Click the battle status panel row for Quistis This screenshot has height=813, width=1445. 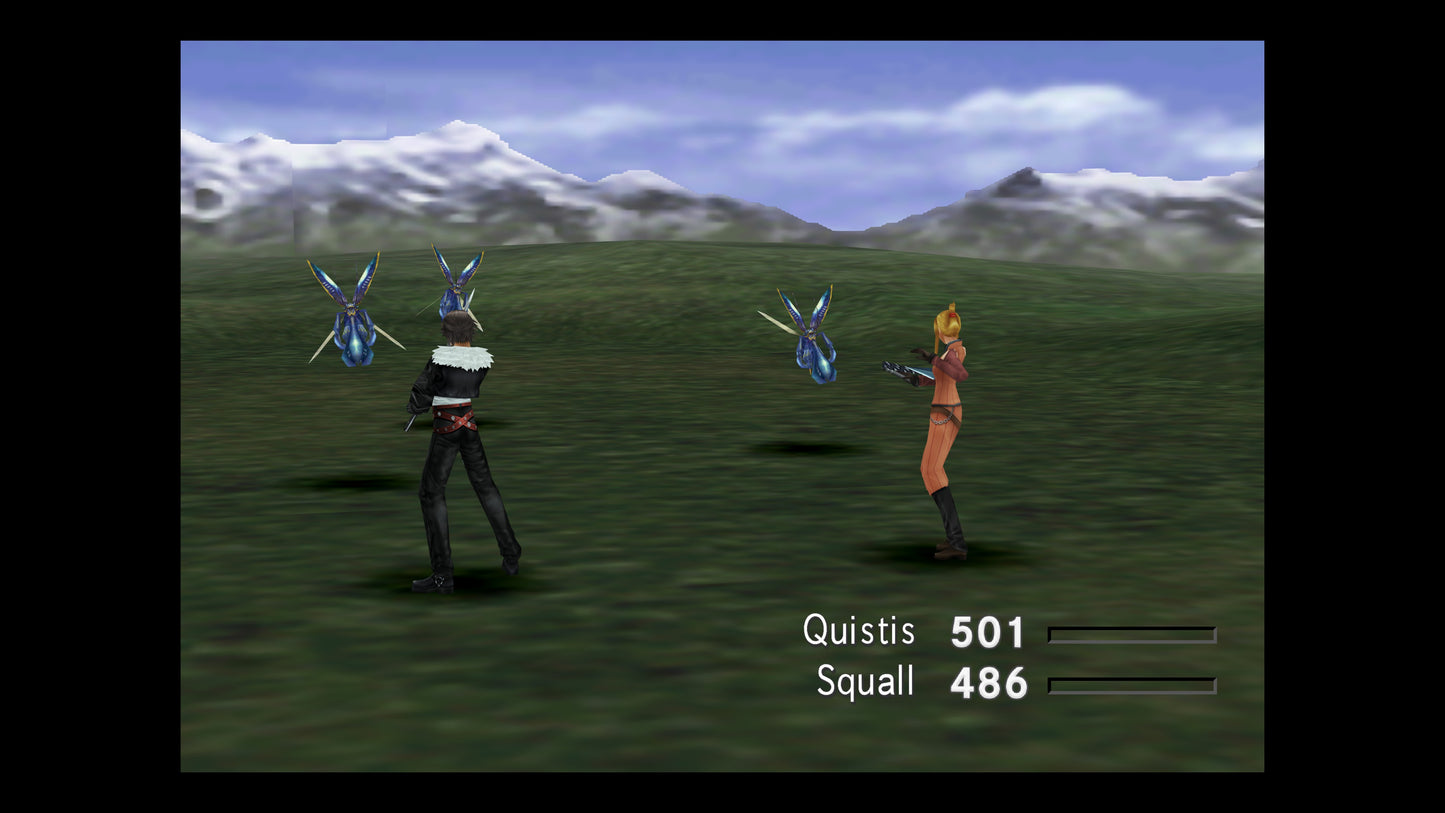point(1000,630)
